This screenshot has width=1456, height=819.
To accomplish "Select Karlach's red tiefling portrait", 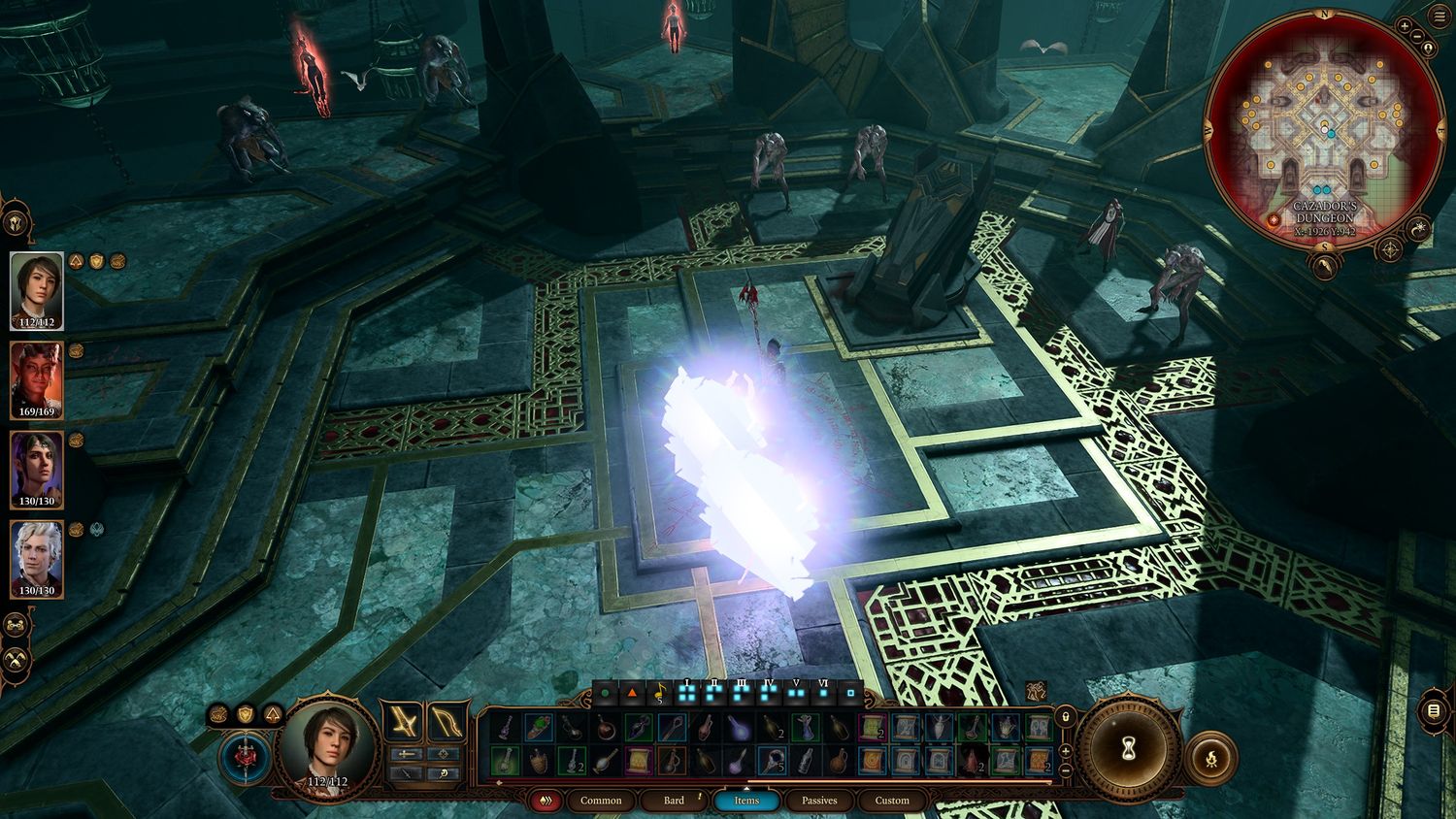I will [x=37, y=379].
